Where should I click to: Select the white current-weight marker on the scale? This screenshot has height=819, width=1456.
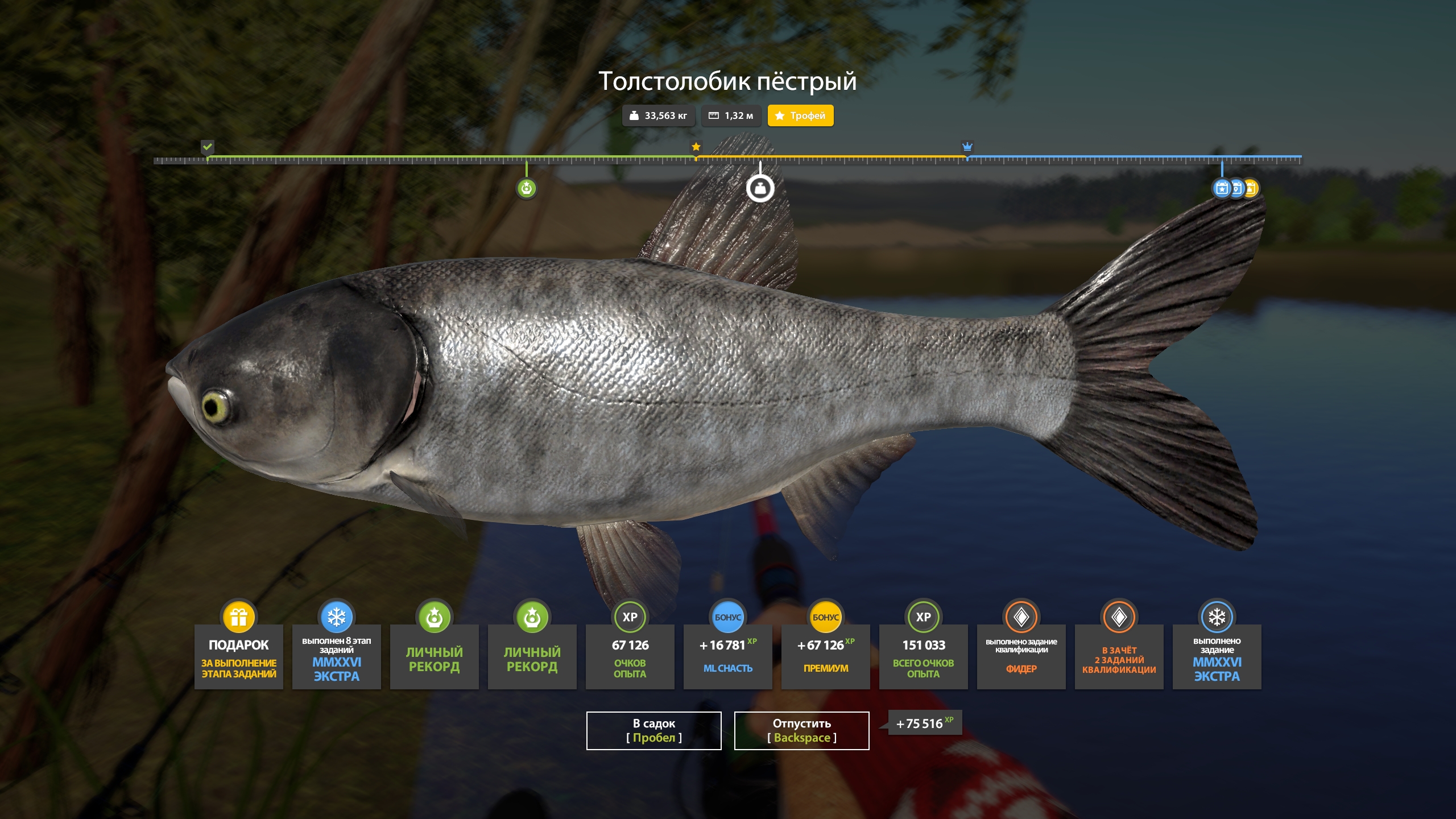point(760,188)
